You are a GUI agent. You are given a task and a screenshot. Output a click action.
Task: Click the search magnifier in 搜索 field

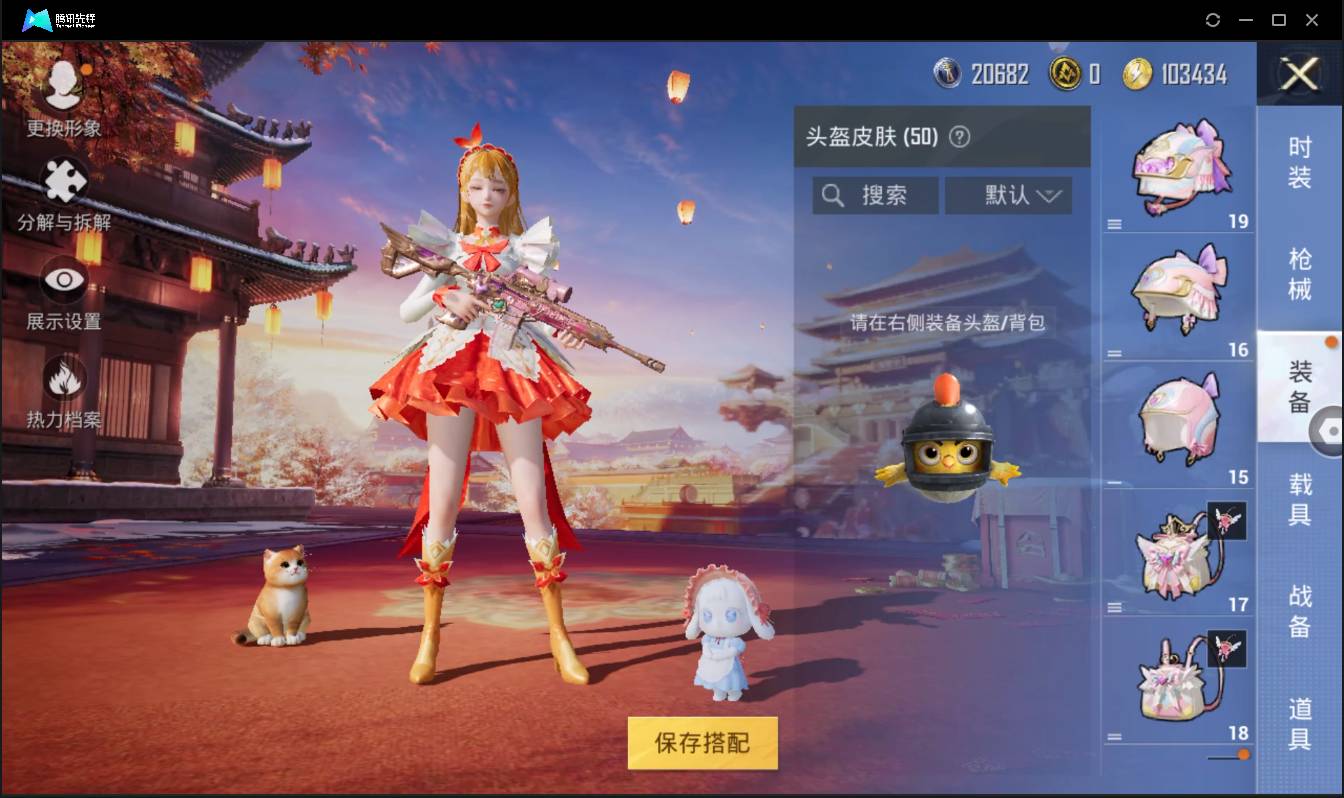[x=833, y=195]
